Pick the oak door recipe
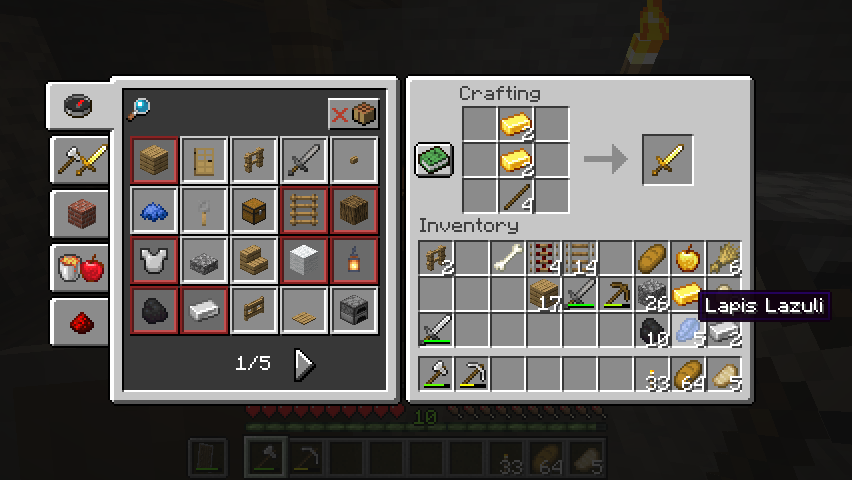The width and height of the screenshot is (852, 480). point(204,160)
